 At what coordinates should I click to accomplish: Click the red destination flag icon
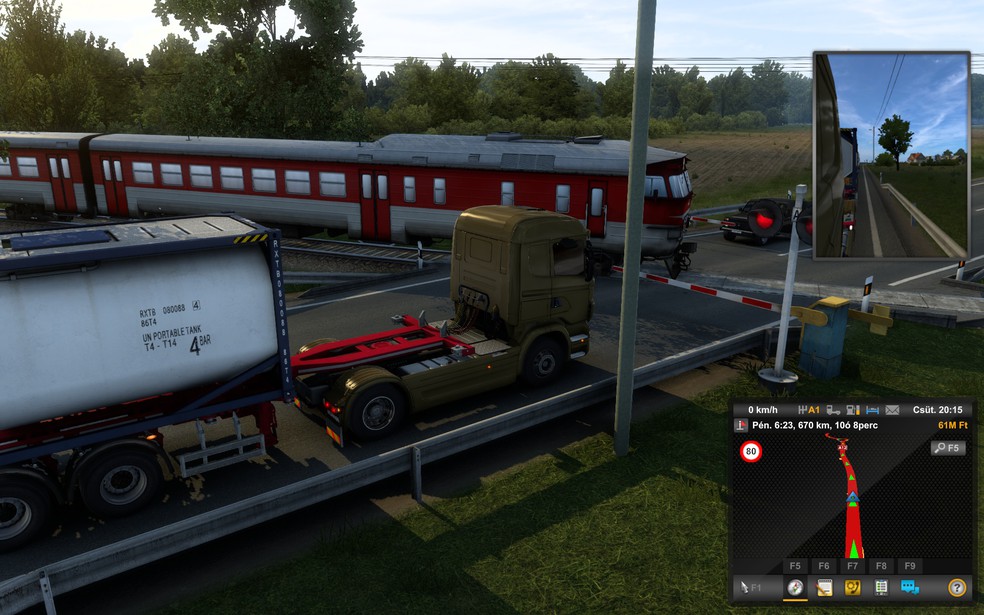pos(742,425)
